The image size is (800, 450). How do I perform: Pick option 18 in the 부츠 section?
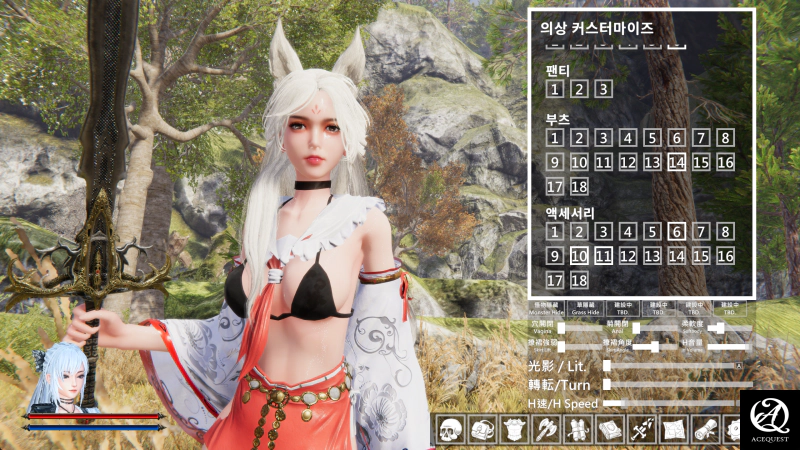coord(579,187)
